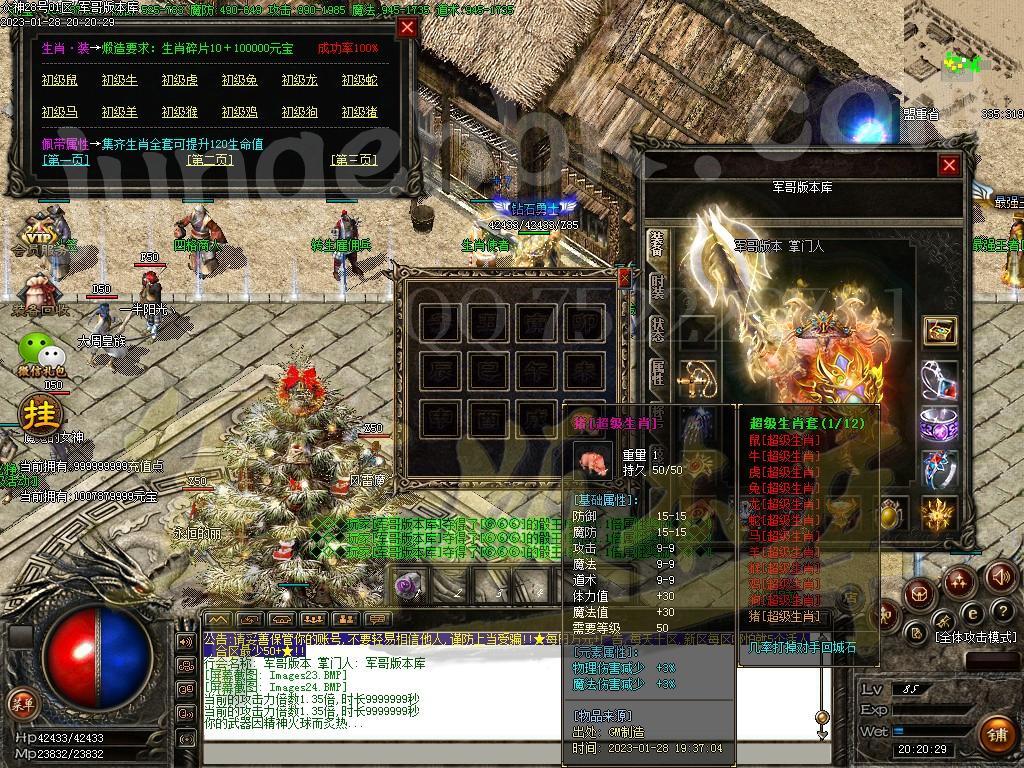The width and height of the screenshot is (1024, 768).
Task: Switch to the 属性 attributes tab
Action: coord(657,373)
